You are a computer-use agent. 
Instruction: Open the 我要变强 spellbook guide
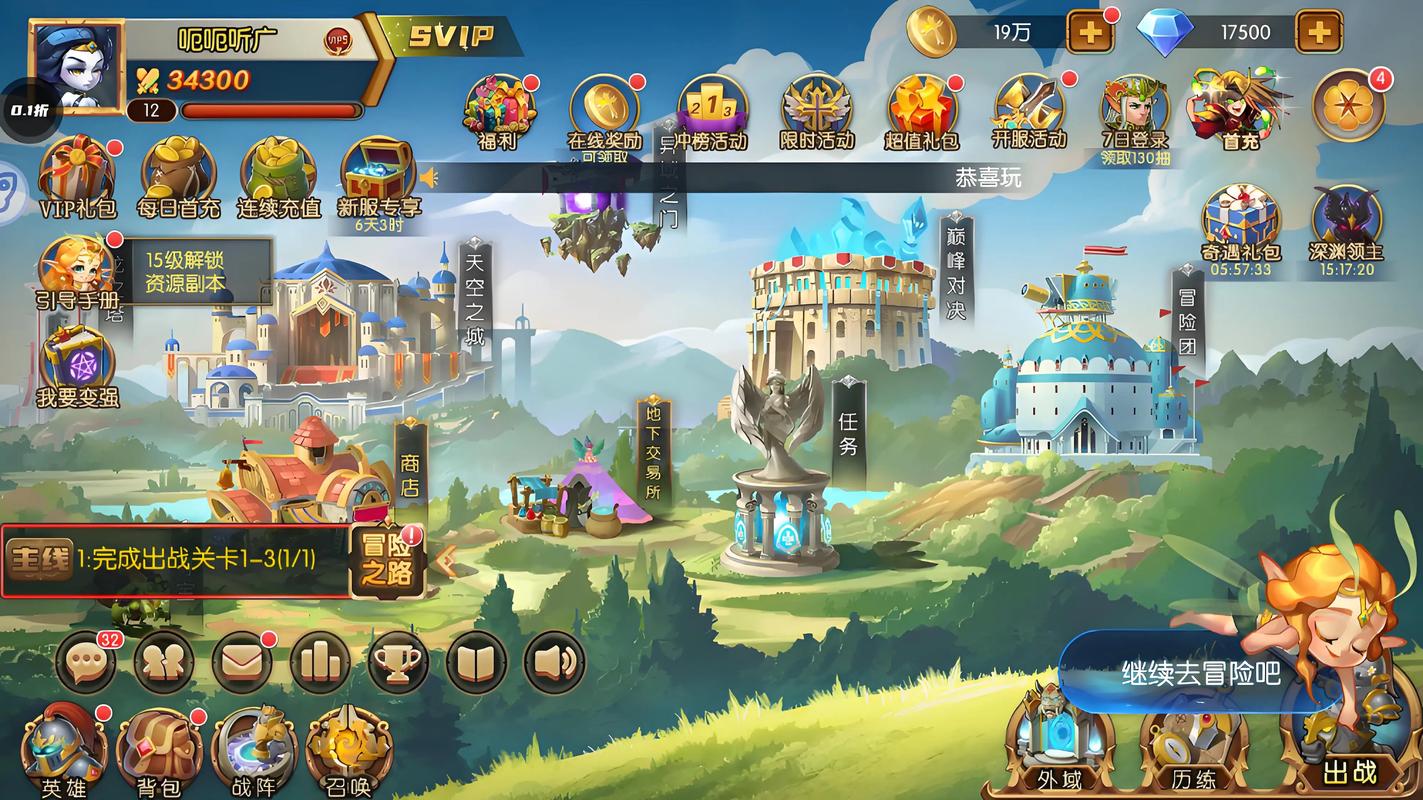[77, 366]
